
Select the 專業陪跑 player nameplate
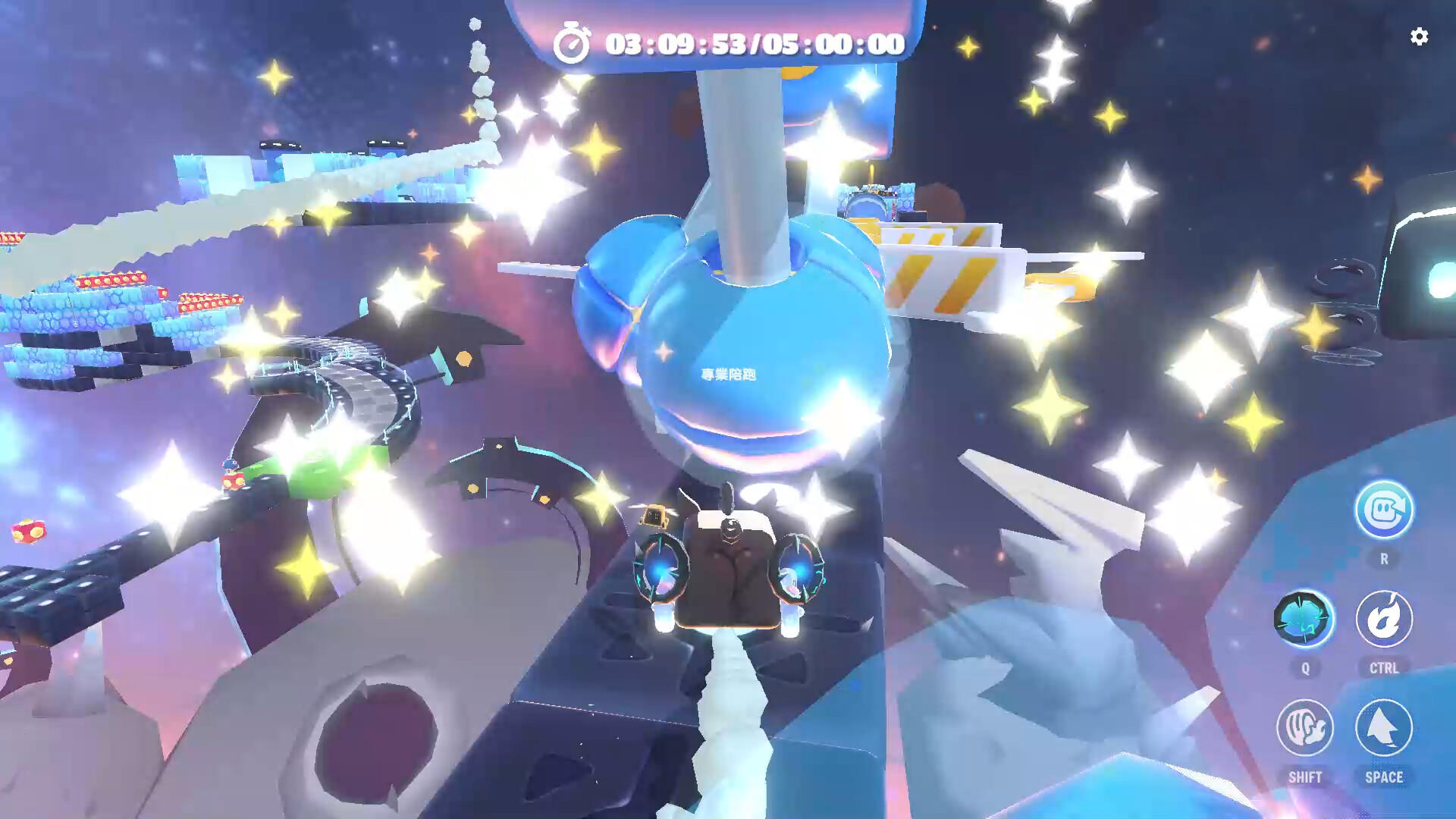pyautogui.click(x=730, y=374)
